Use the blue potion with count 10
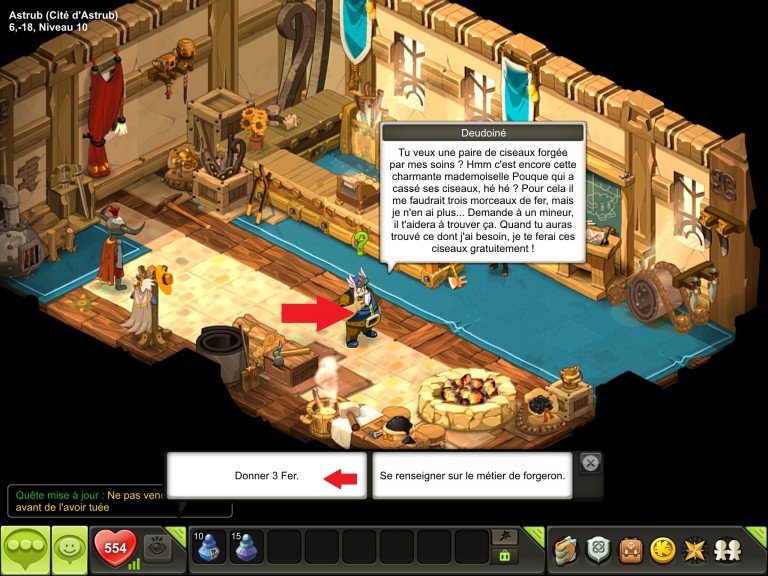This screenshot has height=576, width=768. [209, 547]
